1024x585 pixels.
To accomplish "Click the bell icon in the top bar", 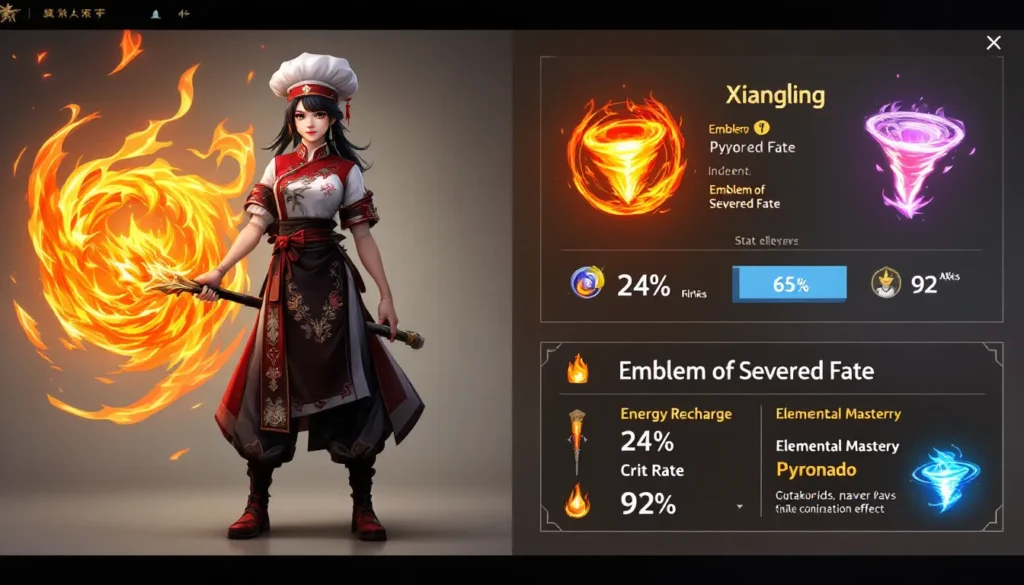I will (x=155, y=16).
